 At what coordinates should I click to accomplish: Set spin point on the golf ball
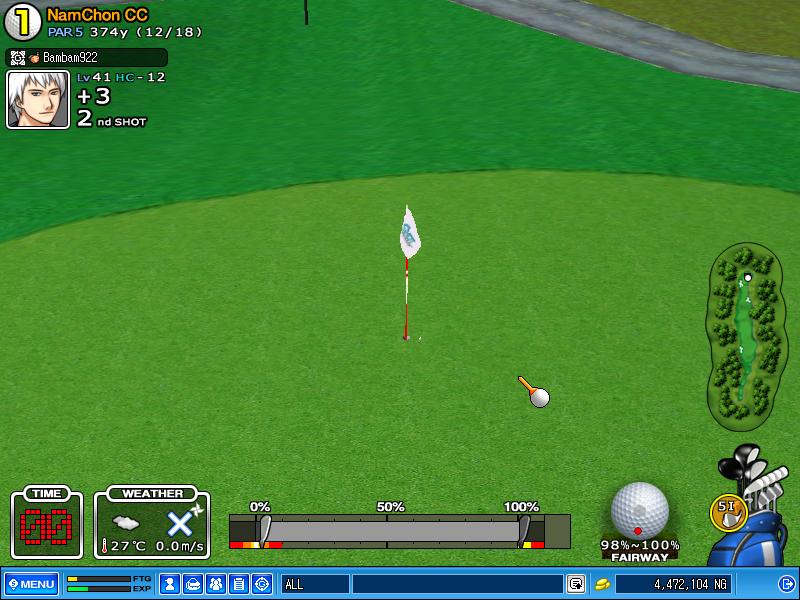639,510
